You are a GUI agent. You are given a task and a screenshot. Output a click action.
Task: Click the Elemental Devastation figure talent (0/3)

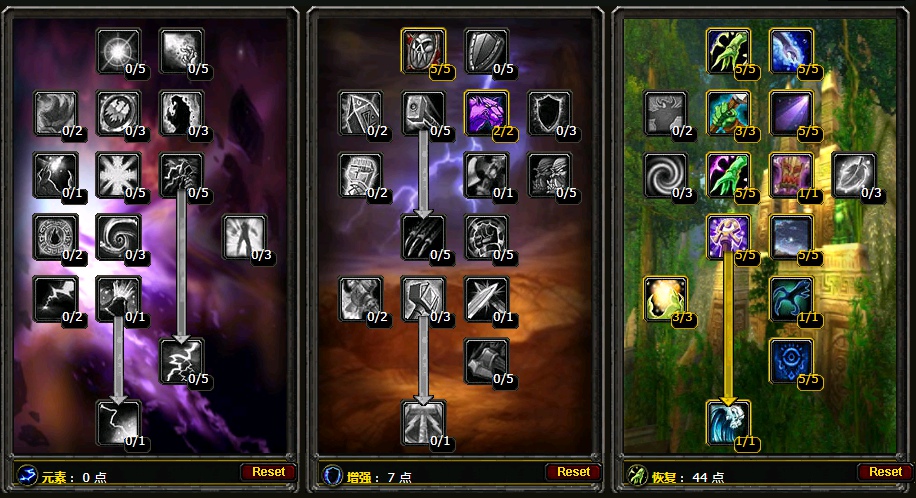(x=243, y=236)
